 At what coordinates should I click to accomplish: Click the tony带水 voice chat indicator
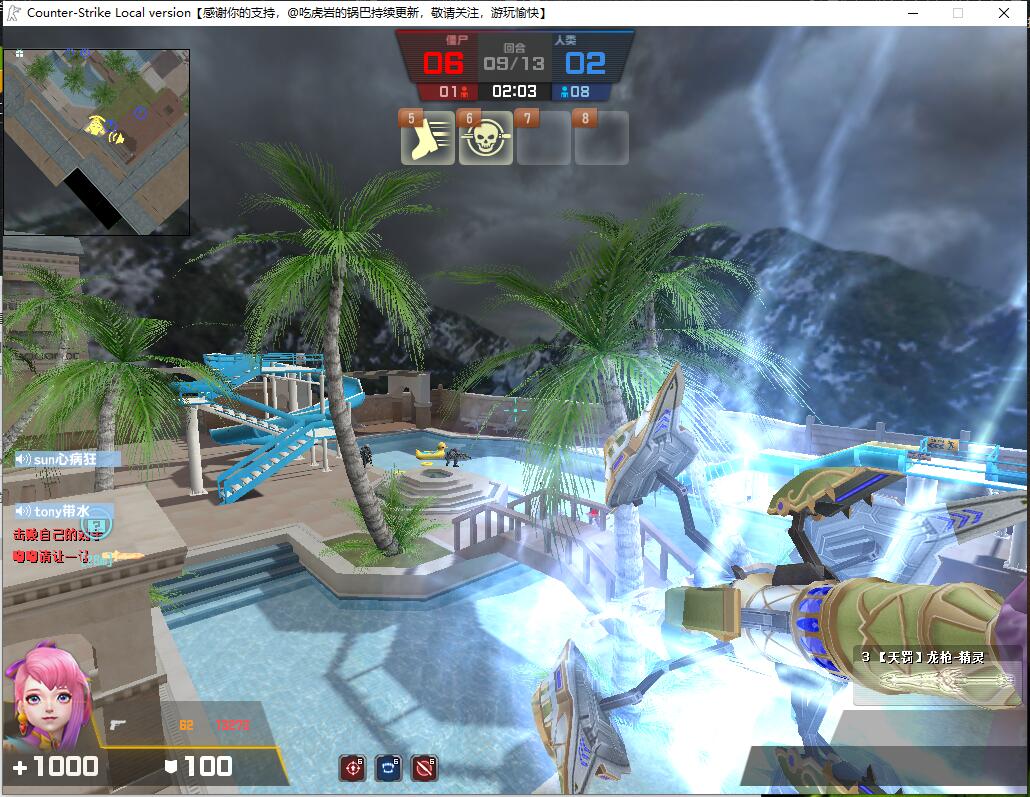pyautogui.click(x=64, y=510)
